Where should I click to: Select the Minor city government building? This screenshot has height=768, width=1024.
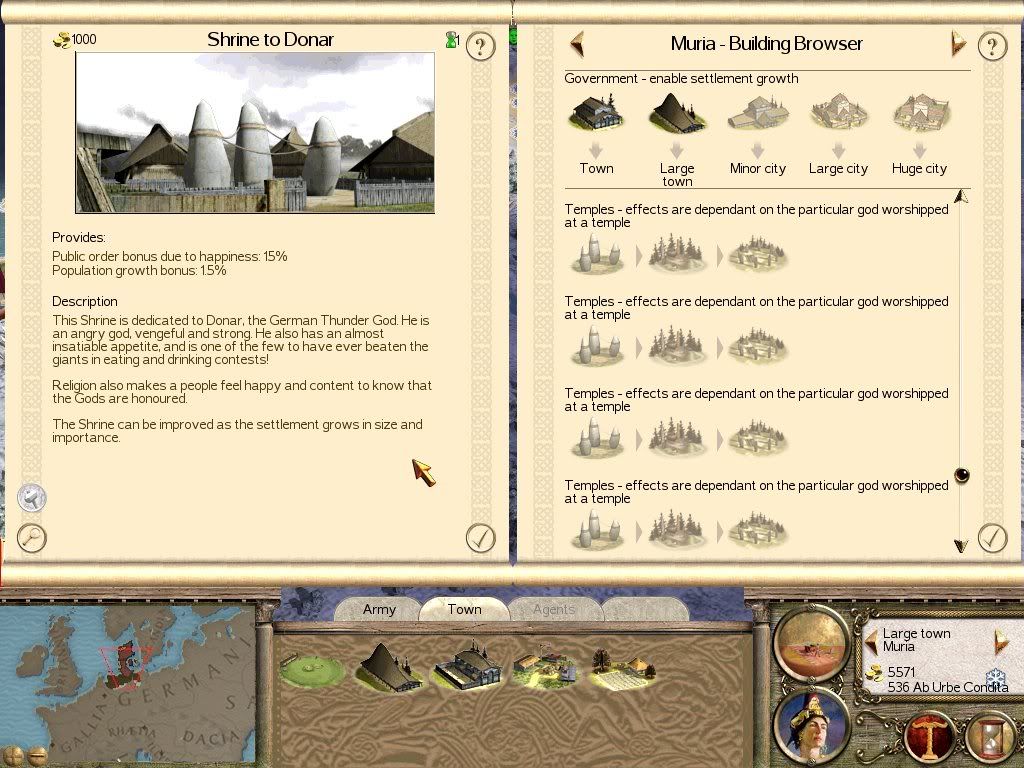(758, 114)
